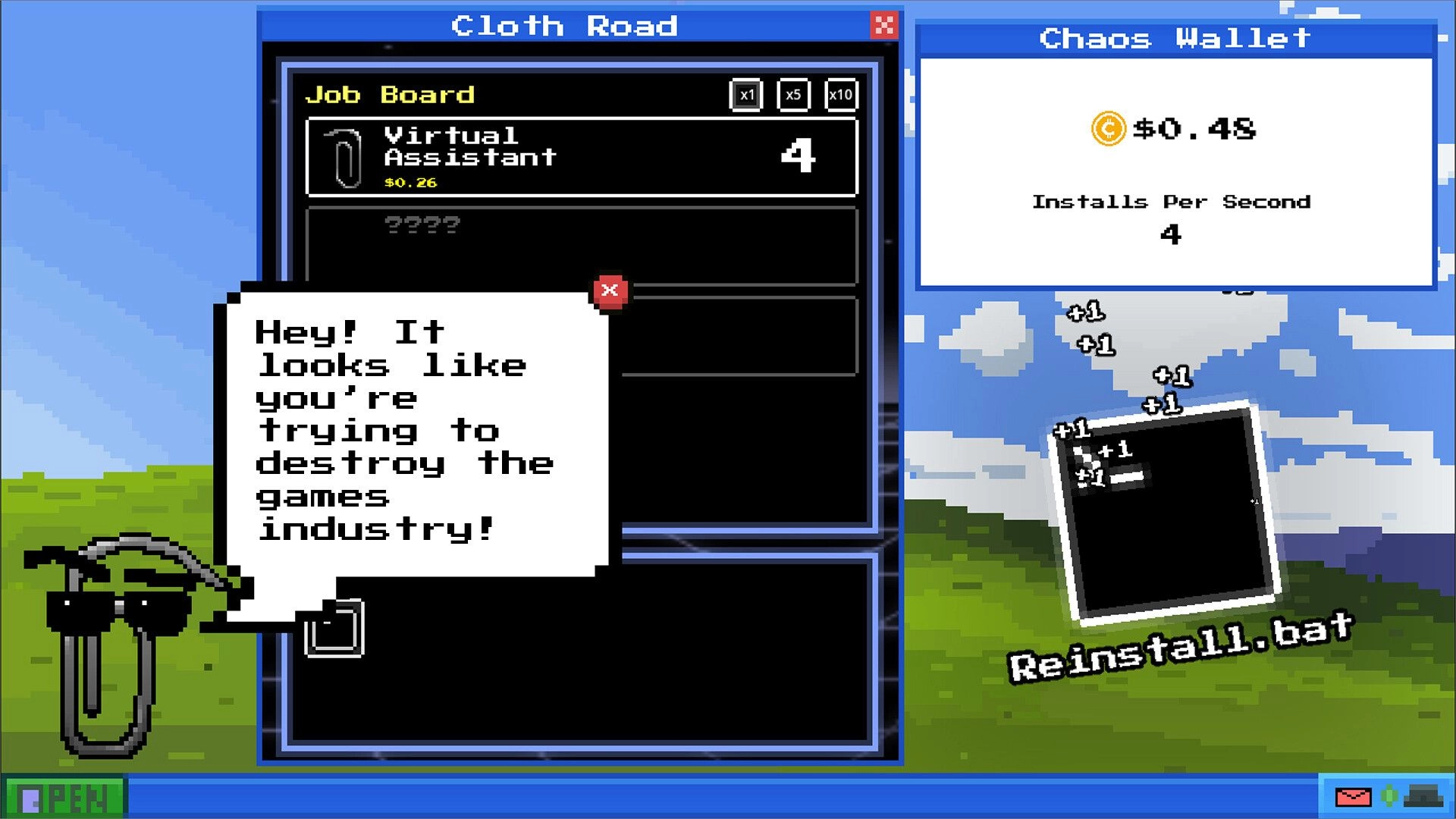The width and height of the screenshot is (1456, 819).
Task: Enable the x1 purchase multiplier
Action: tap(745, 96)
